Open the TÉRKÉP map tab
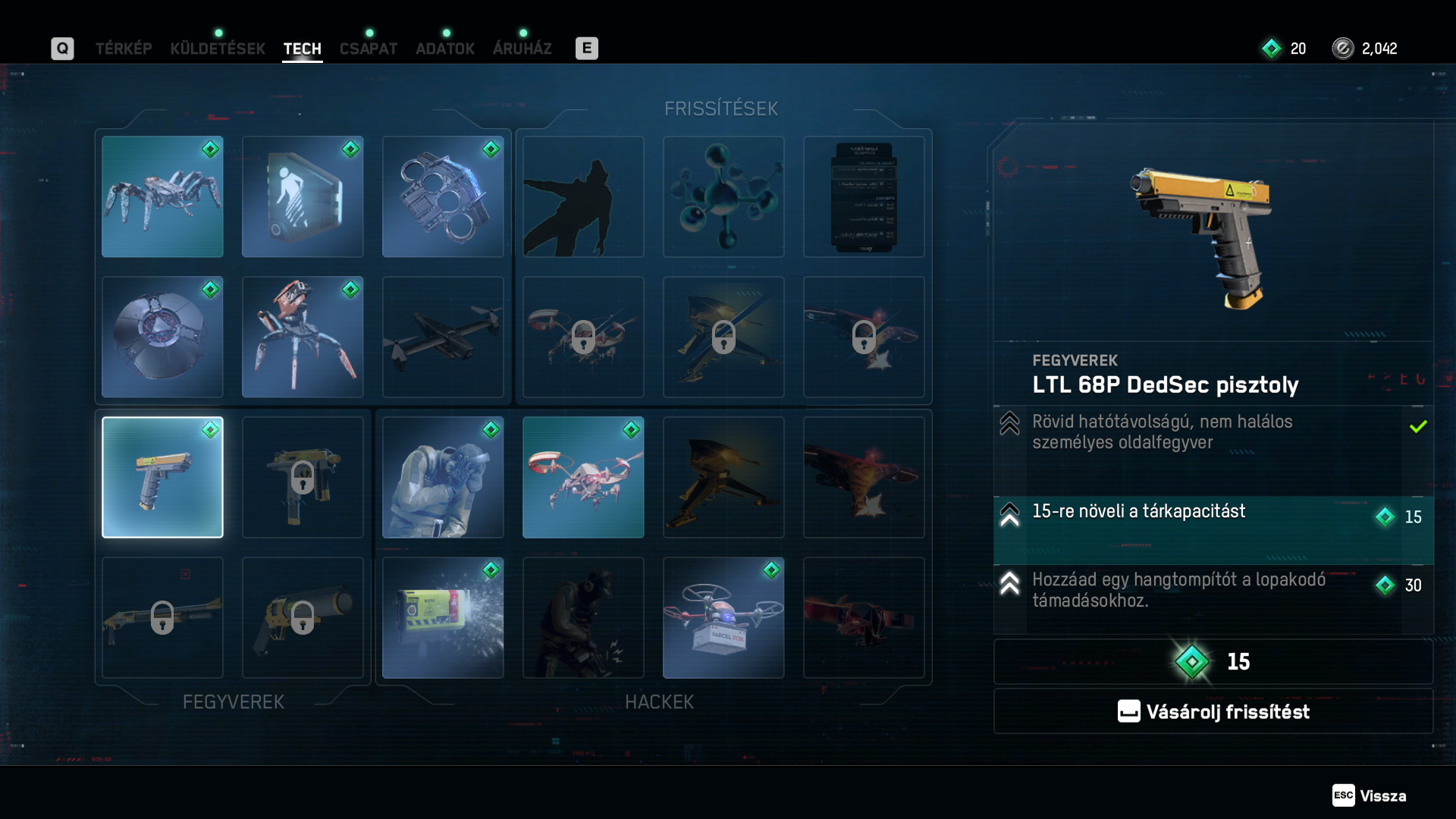Image resolution: width=1456 pixels, height=819 pixels. pyautogui.click(x=124, y=49)
